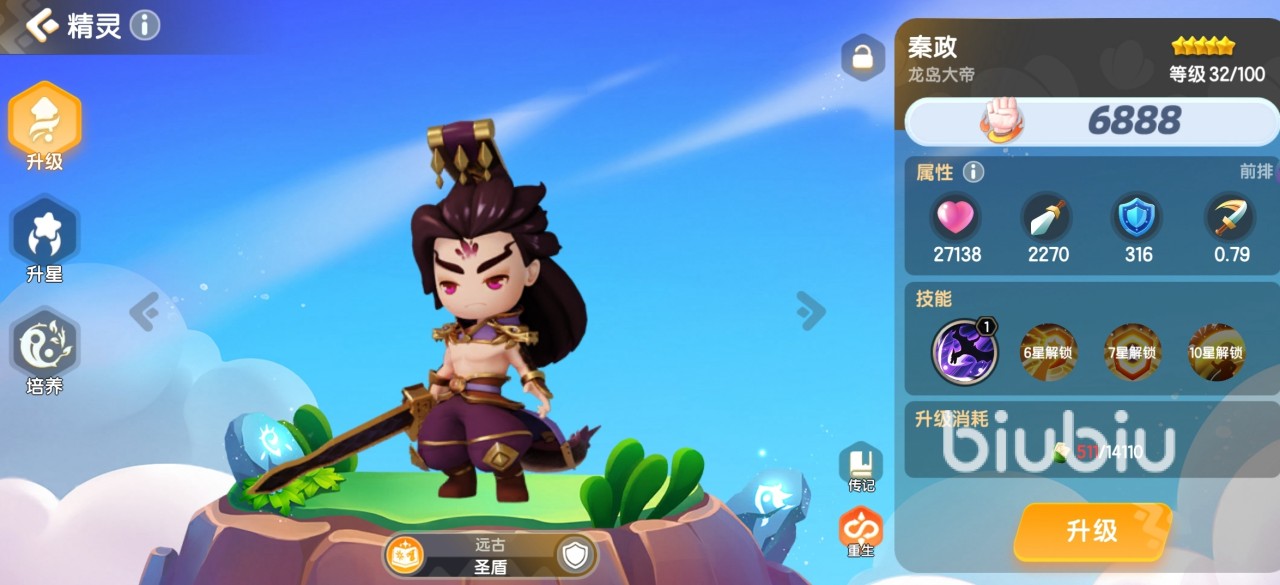This screenshot has height=585, width=1280.
Task: Switch to the 升星 tab
Action: coord(45,240)
